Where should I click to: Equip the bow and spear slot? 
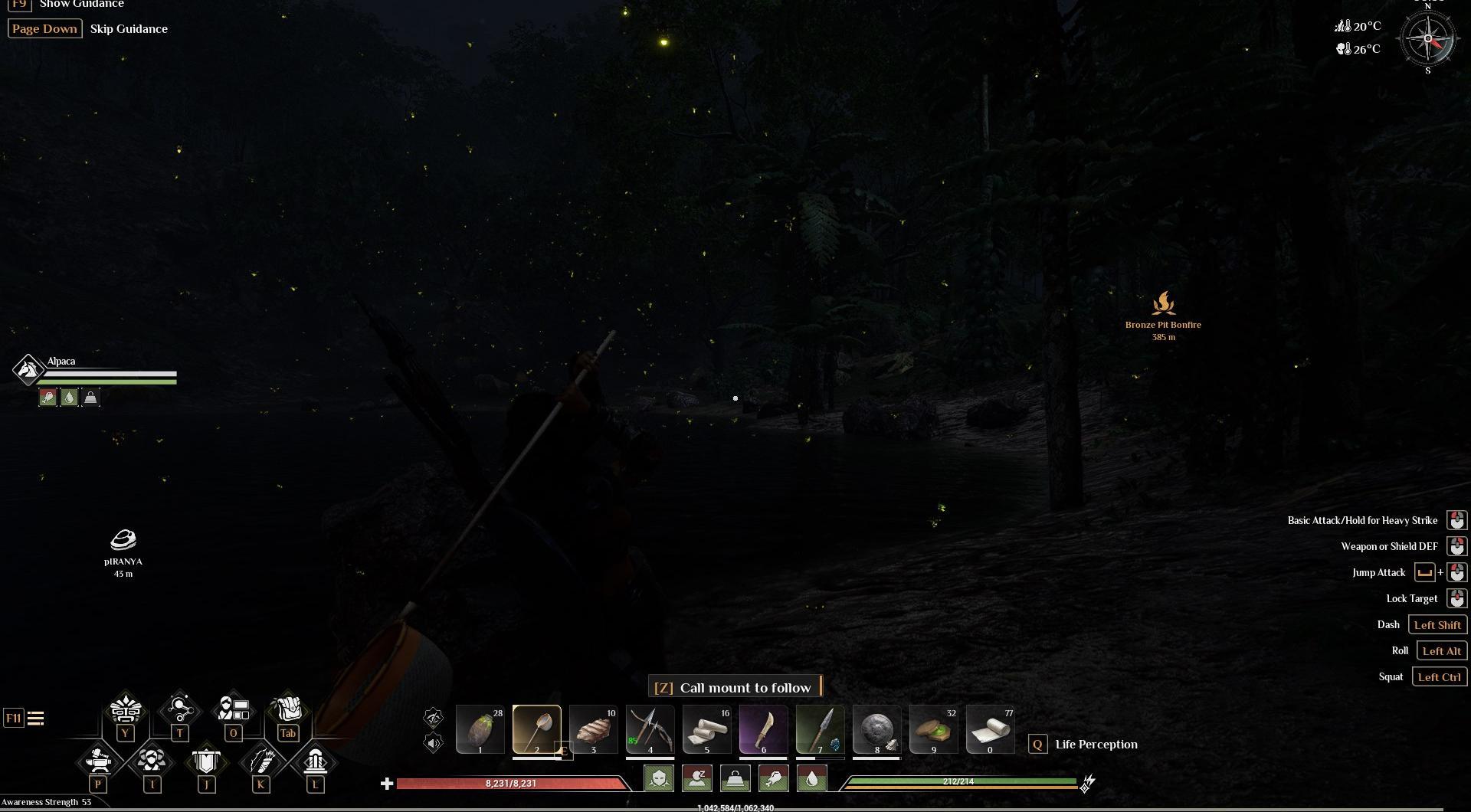pos(650,729)
